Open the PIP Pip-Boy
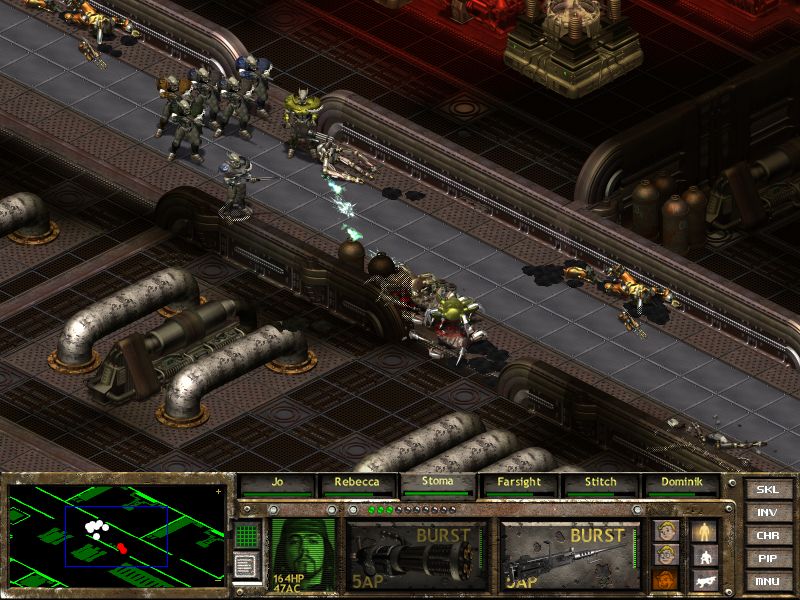 pyautogui.click(x=767, y=559)
